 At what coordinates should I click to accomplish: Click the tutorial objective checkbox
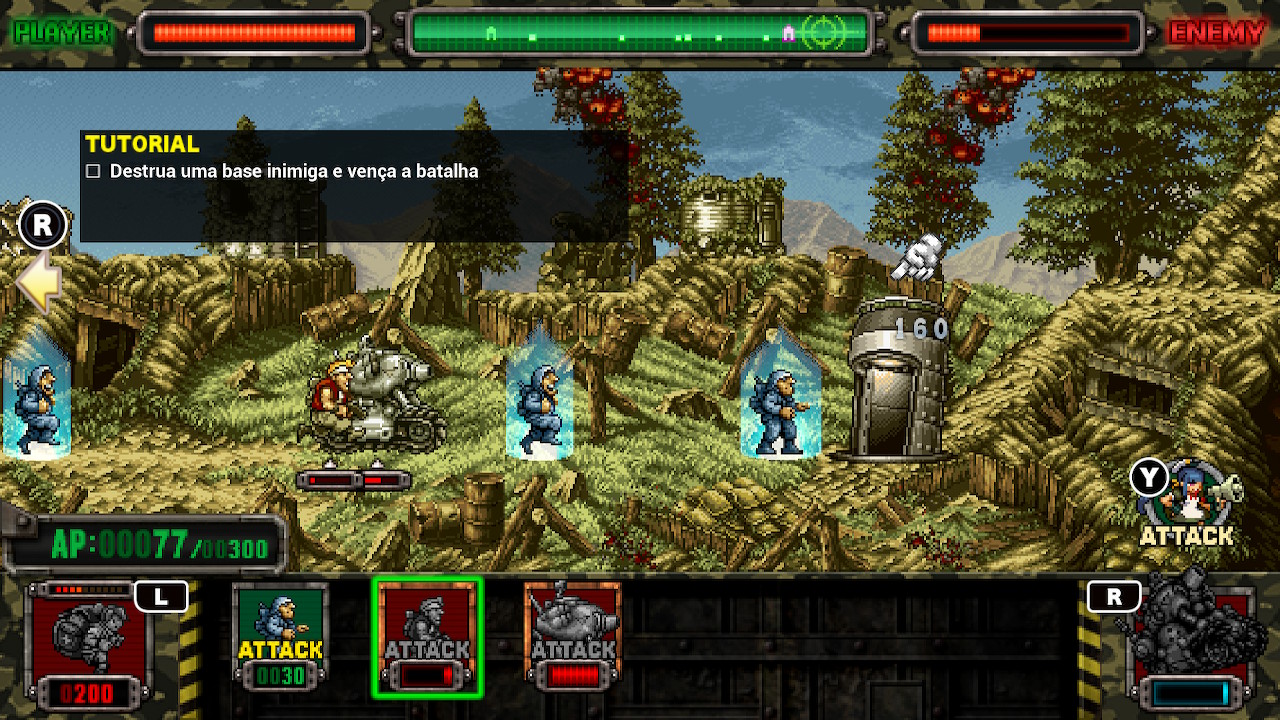click(93, 171)
